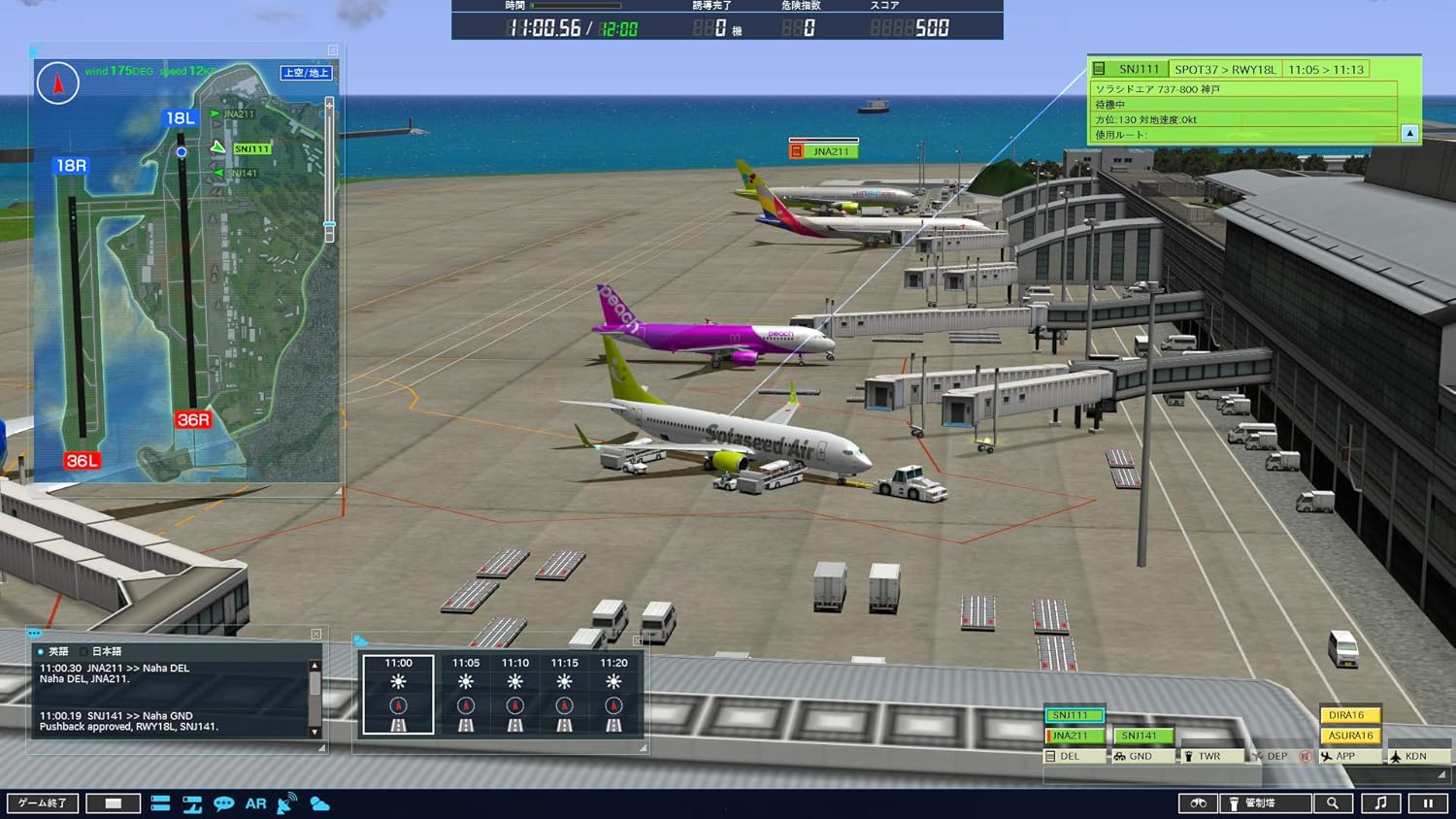Click the radar antenna icon
This screenshot has height=819, width=1456.
pyautogui.click(x=287, y=803)
